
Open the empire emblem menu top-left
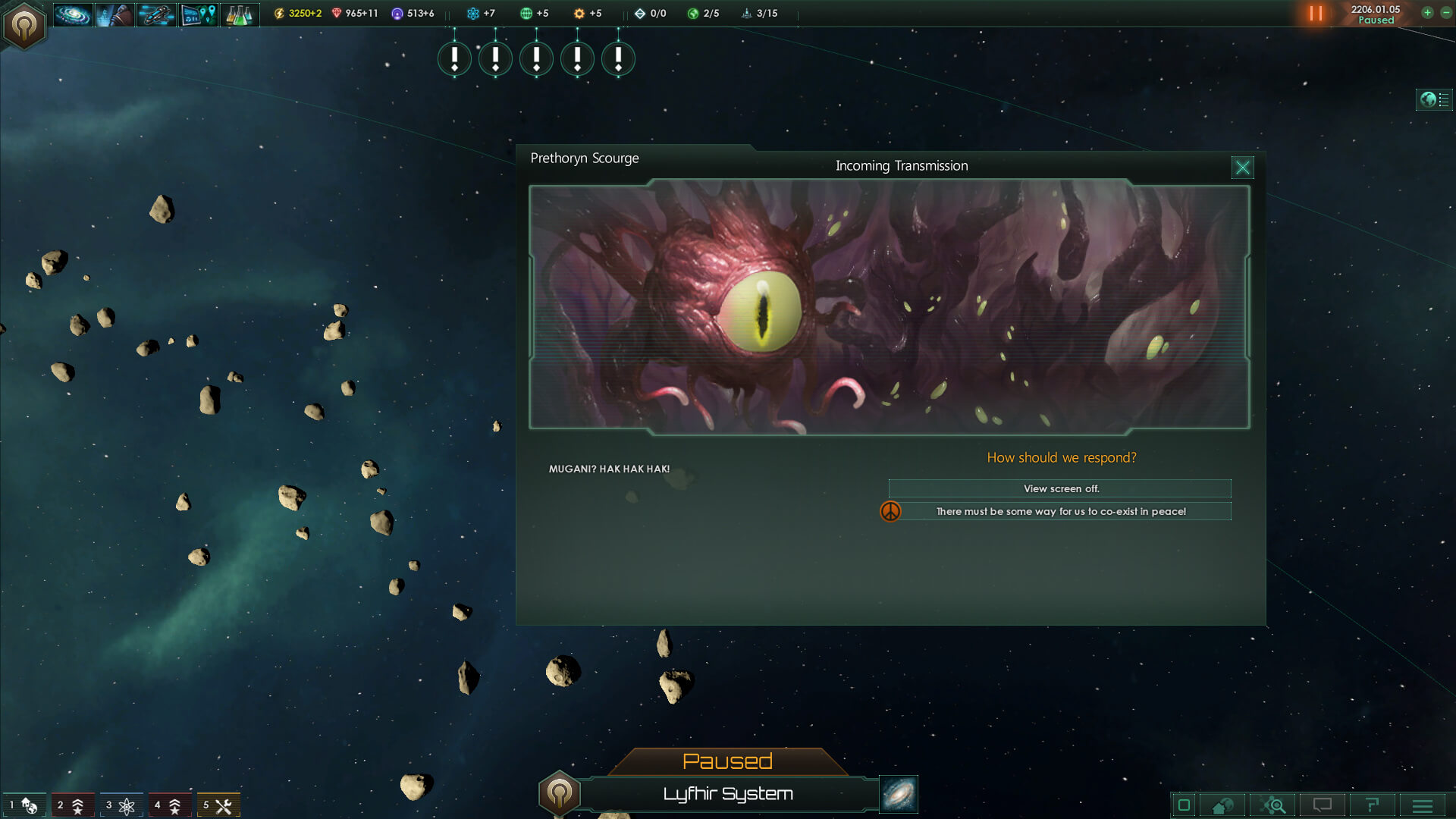pyautogui.click(x=24, y=26)
